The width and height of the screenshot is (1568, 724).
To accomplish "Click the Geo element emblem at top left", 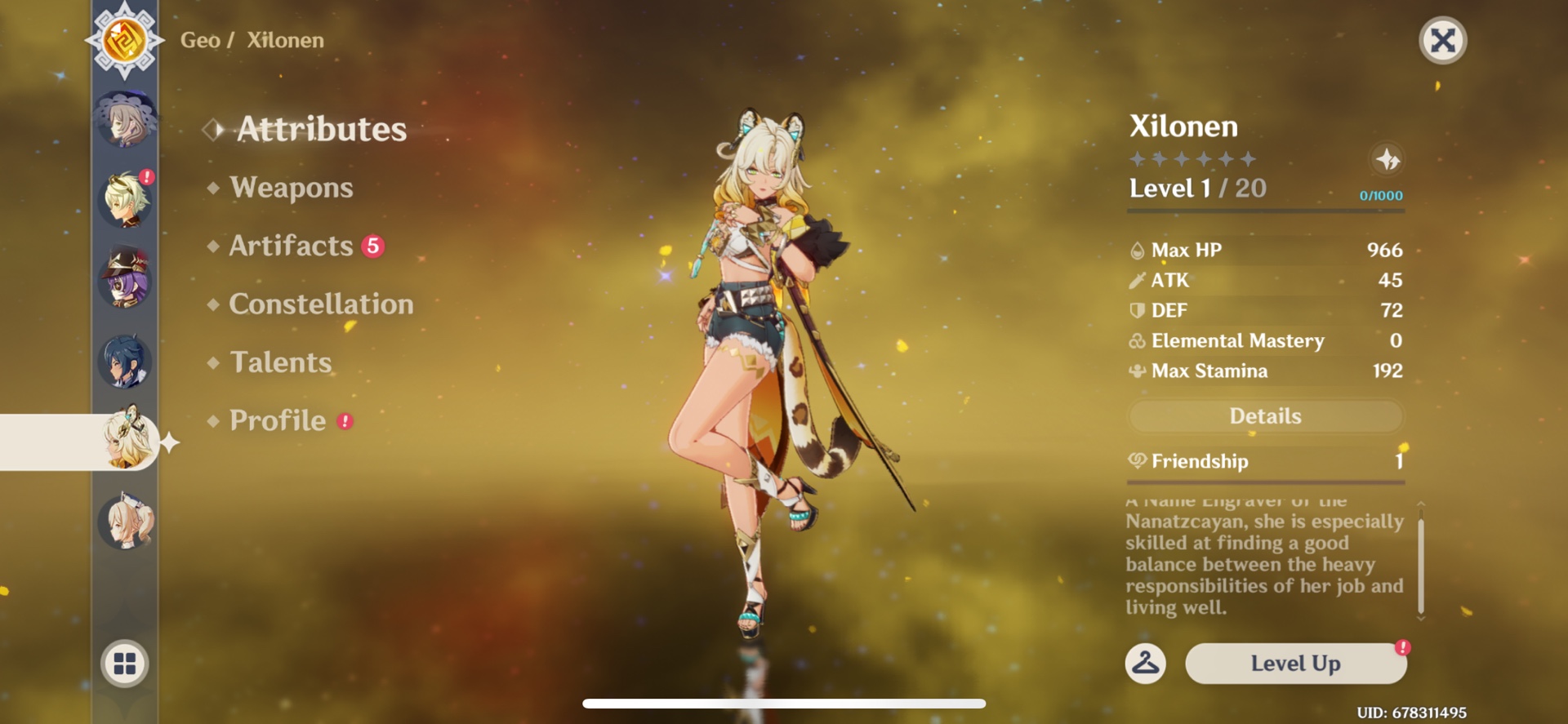I will (x=124, y=38).
